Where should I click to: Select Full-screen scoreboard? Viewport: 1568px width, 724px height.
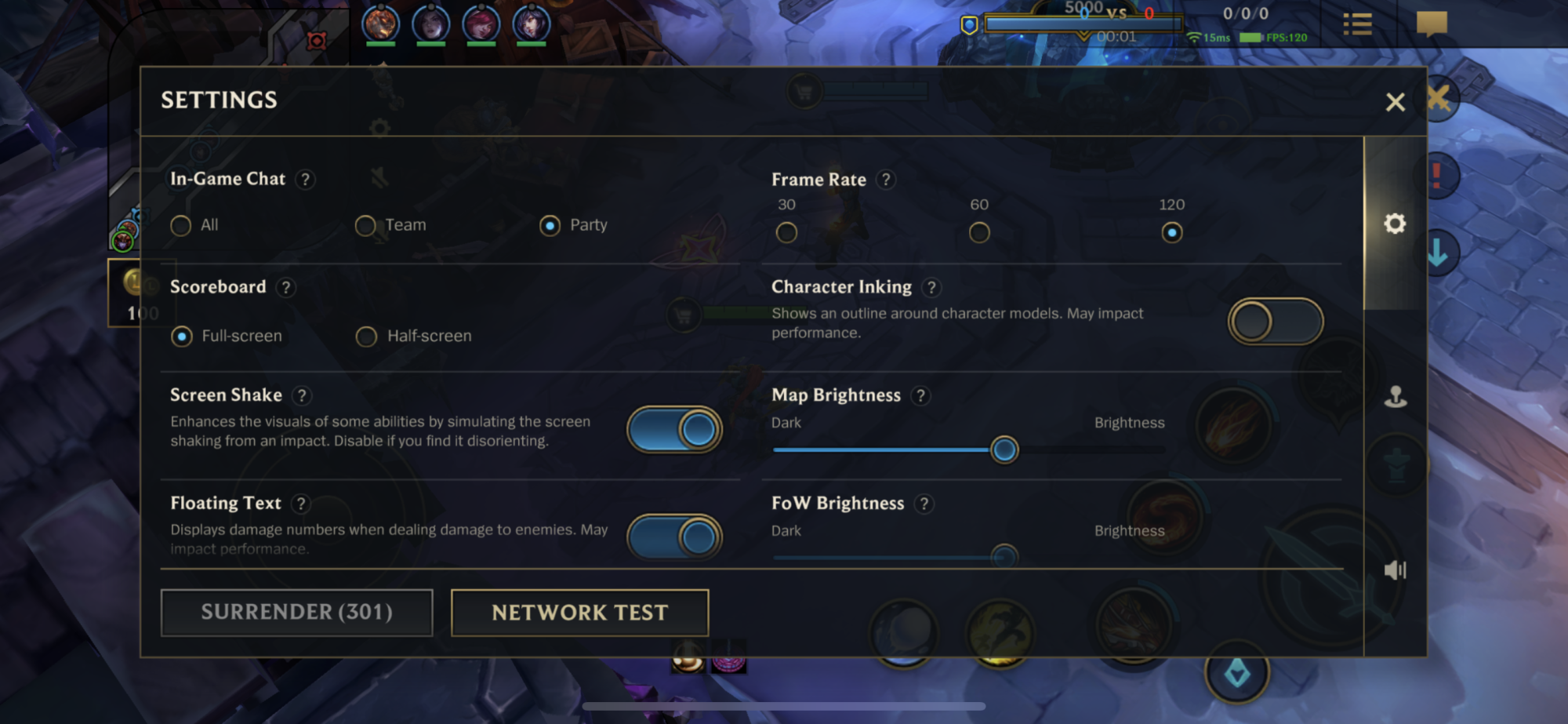pos(182,337)
